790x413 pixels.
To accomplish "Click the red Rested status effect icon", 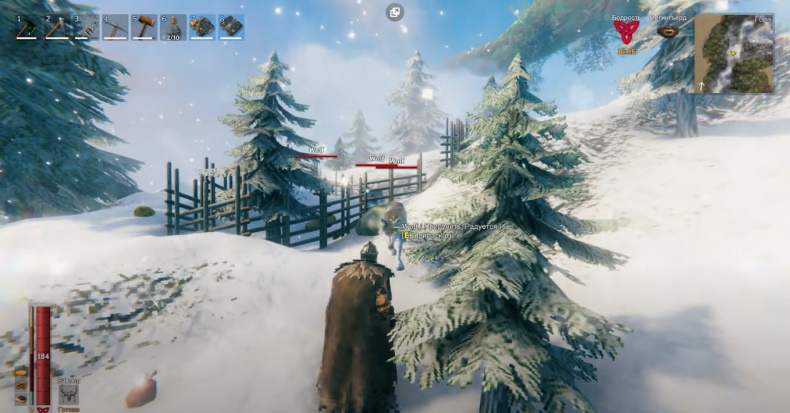I will (627, 34).
